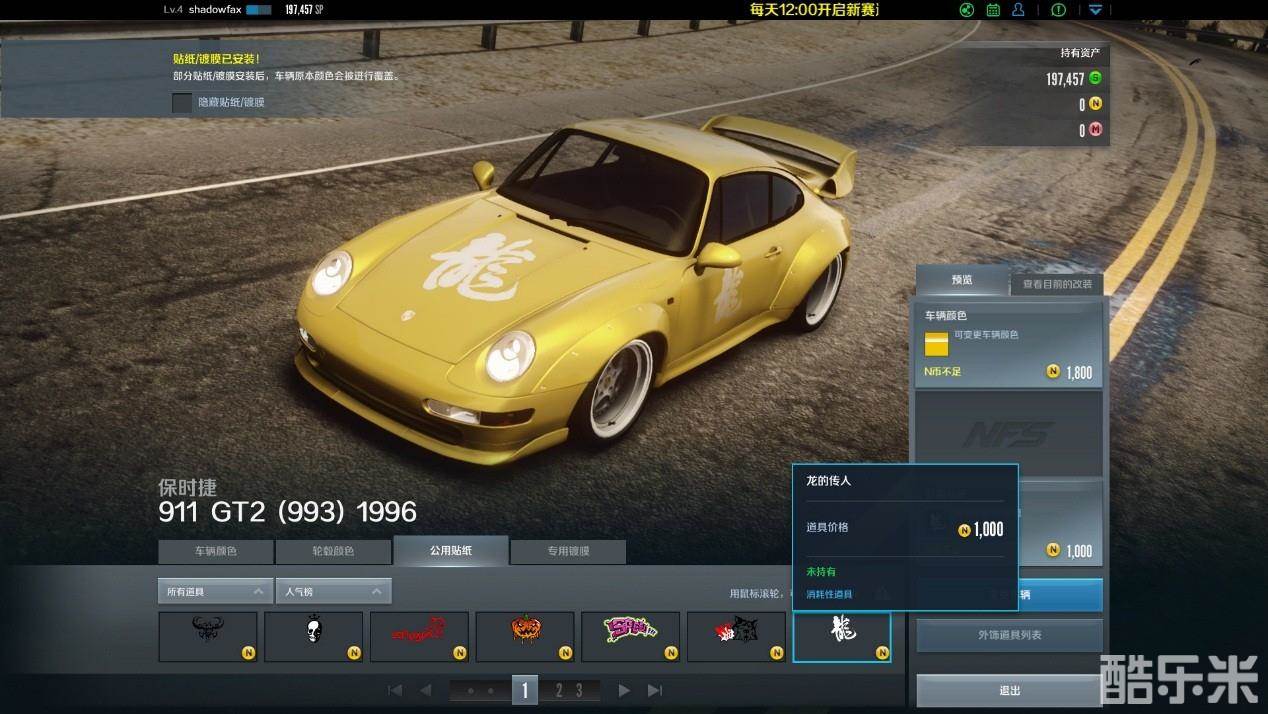The height and width of the screenshot is (714, 1268).
Task: Open the 轮毂颜色 tab
Action: pos(333,551)
